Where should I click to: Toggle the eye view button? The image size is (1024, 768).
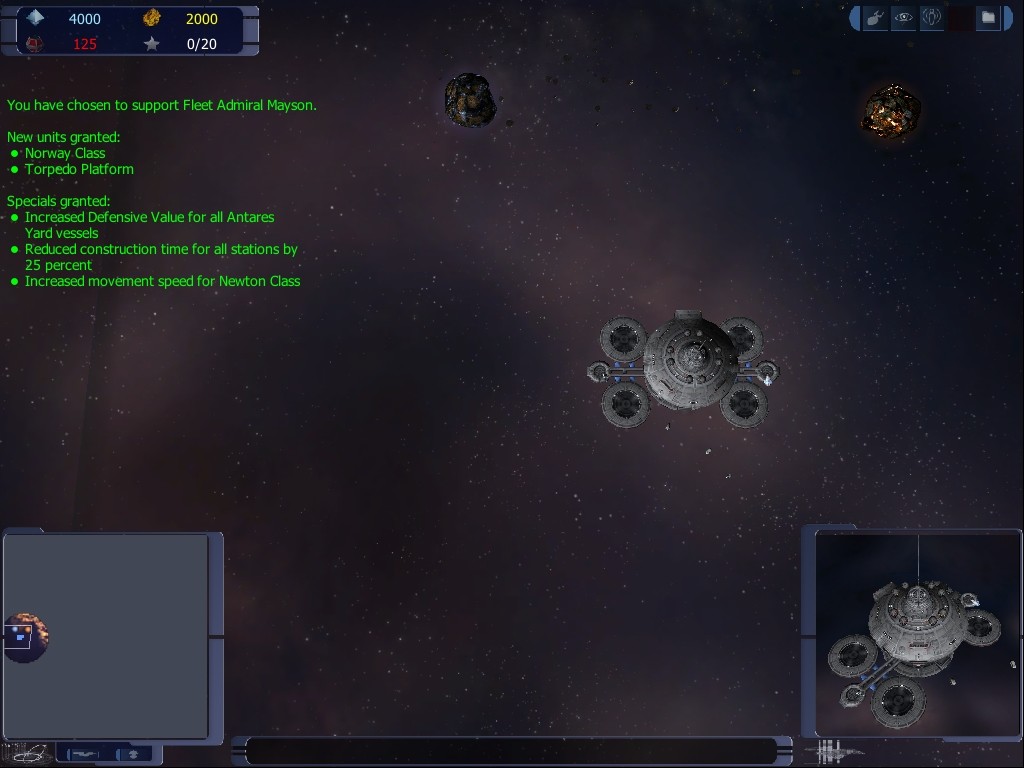(903, 18)
